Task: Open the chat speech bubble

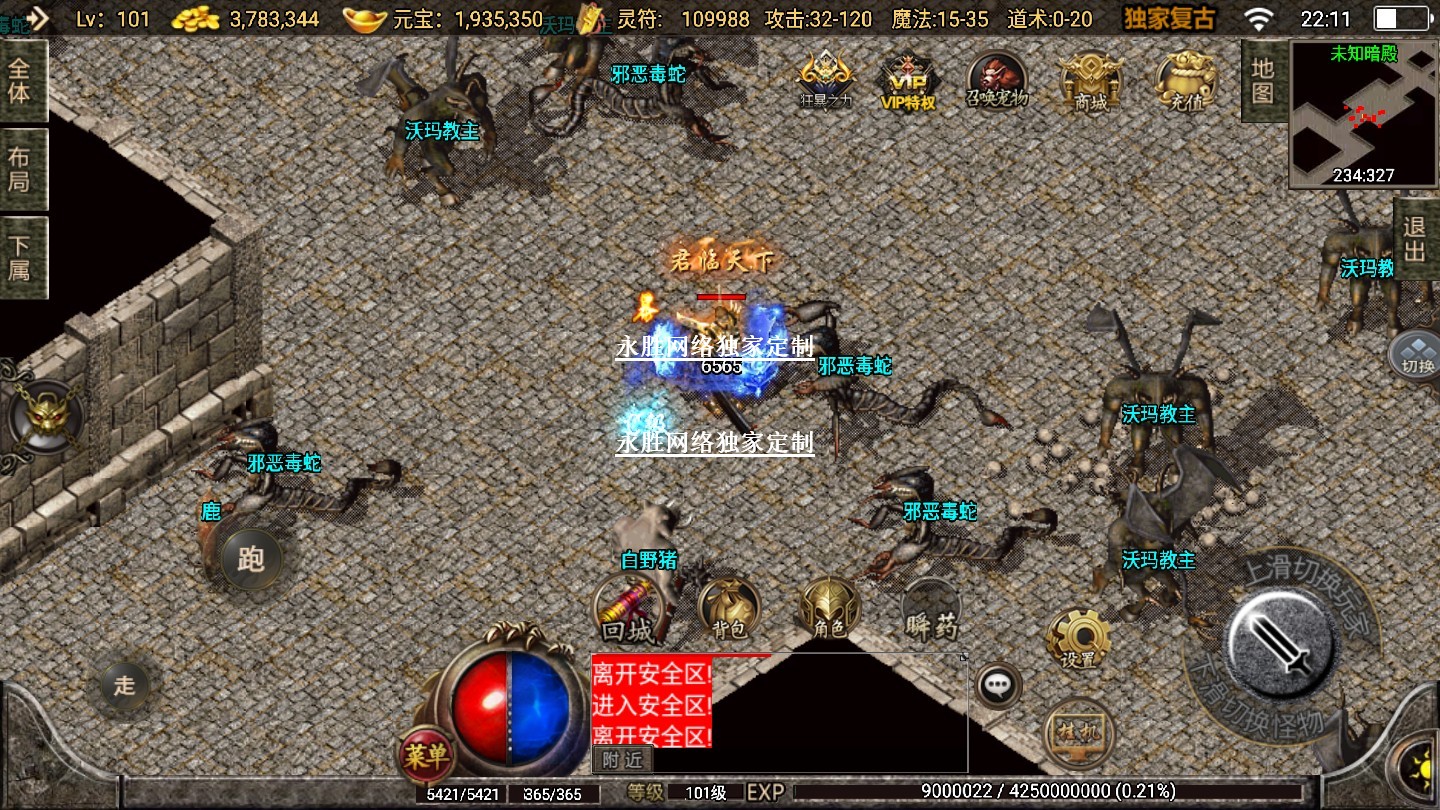Action: pos(997,686)
